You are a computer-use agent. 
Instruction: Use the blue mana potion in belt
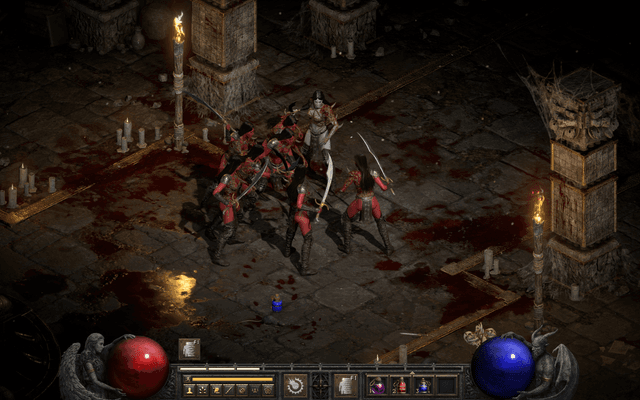coord(423,385)
